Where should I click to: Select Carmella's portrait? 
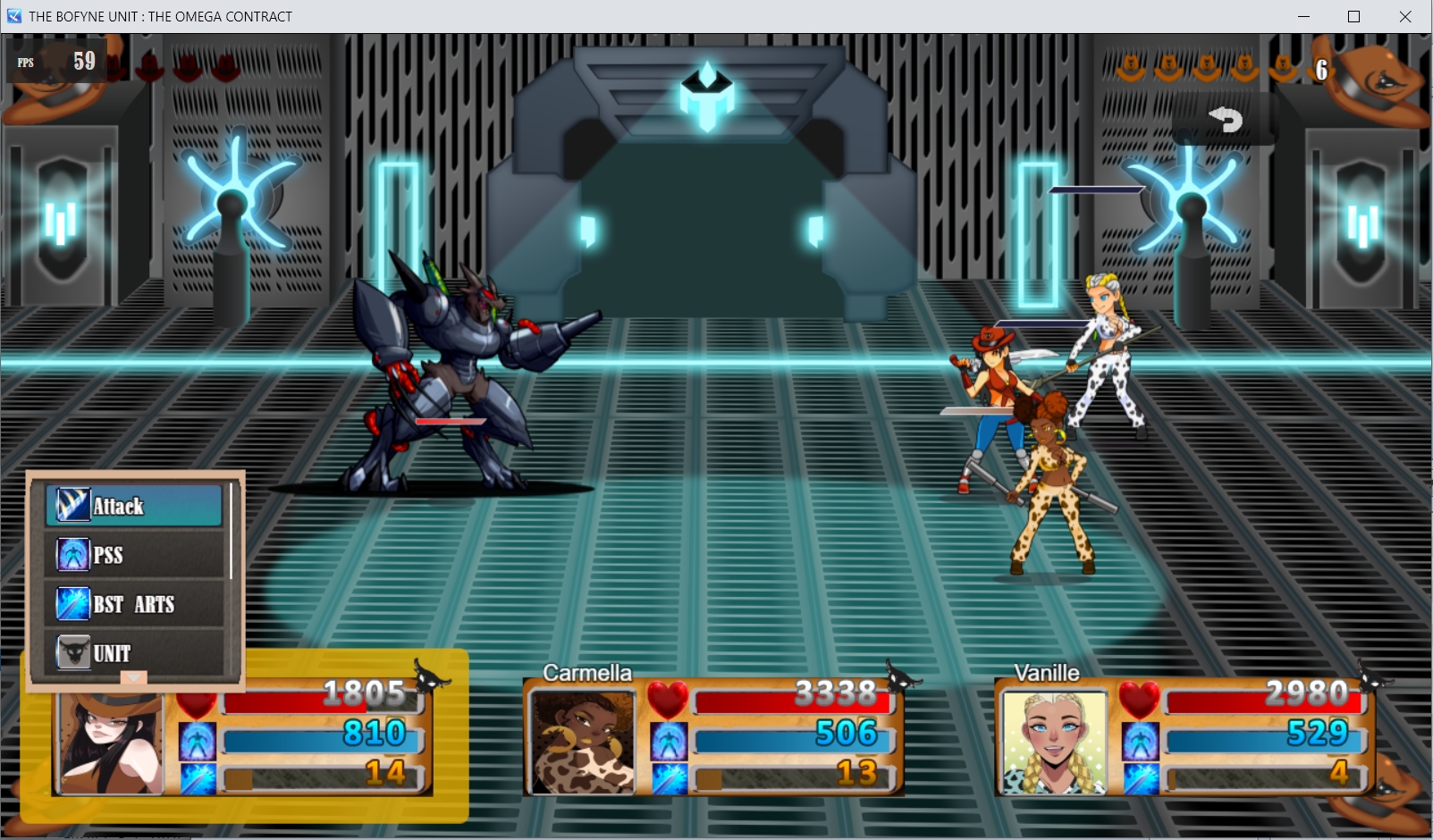click(x=582, y=742)
